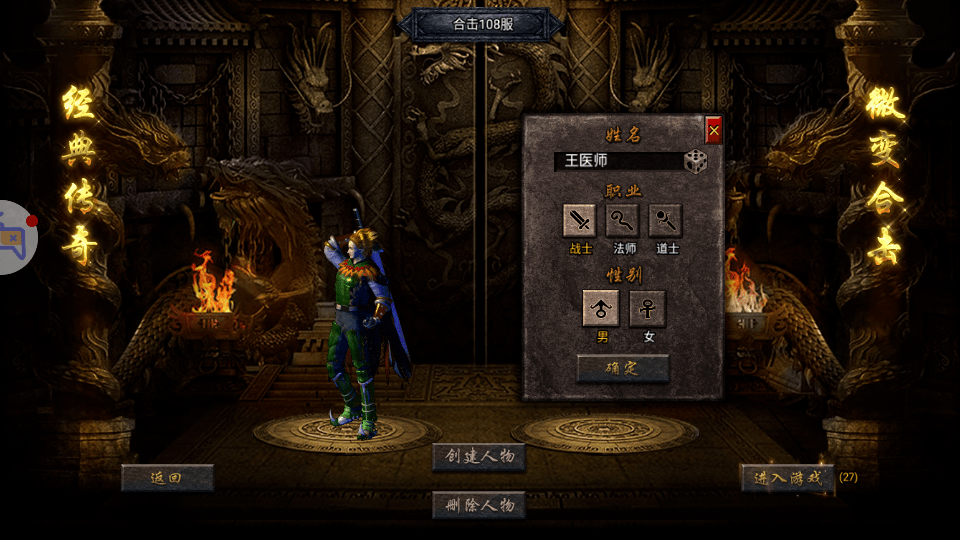Click the 删除人物 delete character button
The height and width of the screenshot is (540, 960).
point(480,505)
